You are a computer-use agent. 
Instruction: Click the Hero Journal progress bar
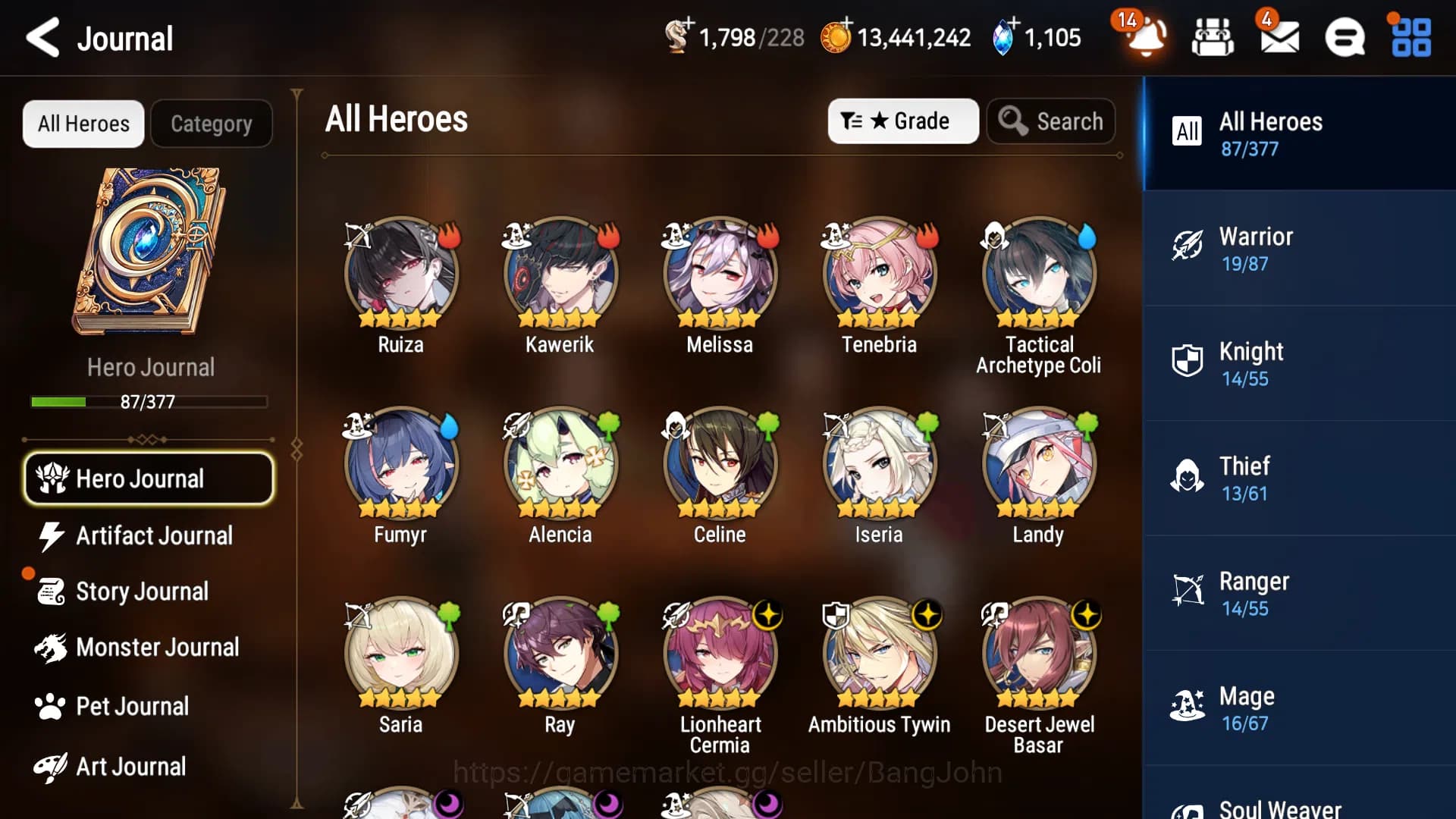[149, 403]
